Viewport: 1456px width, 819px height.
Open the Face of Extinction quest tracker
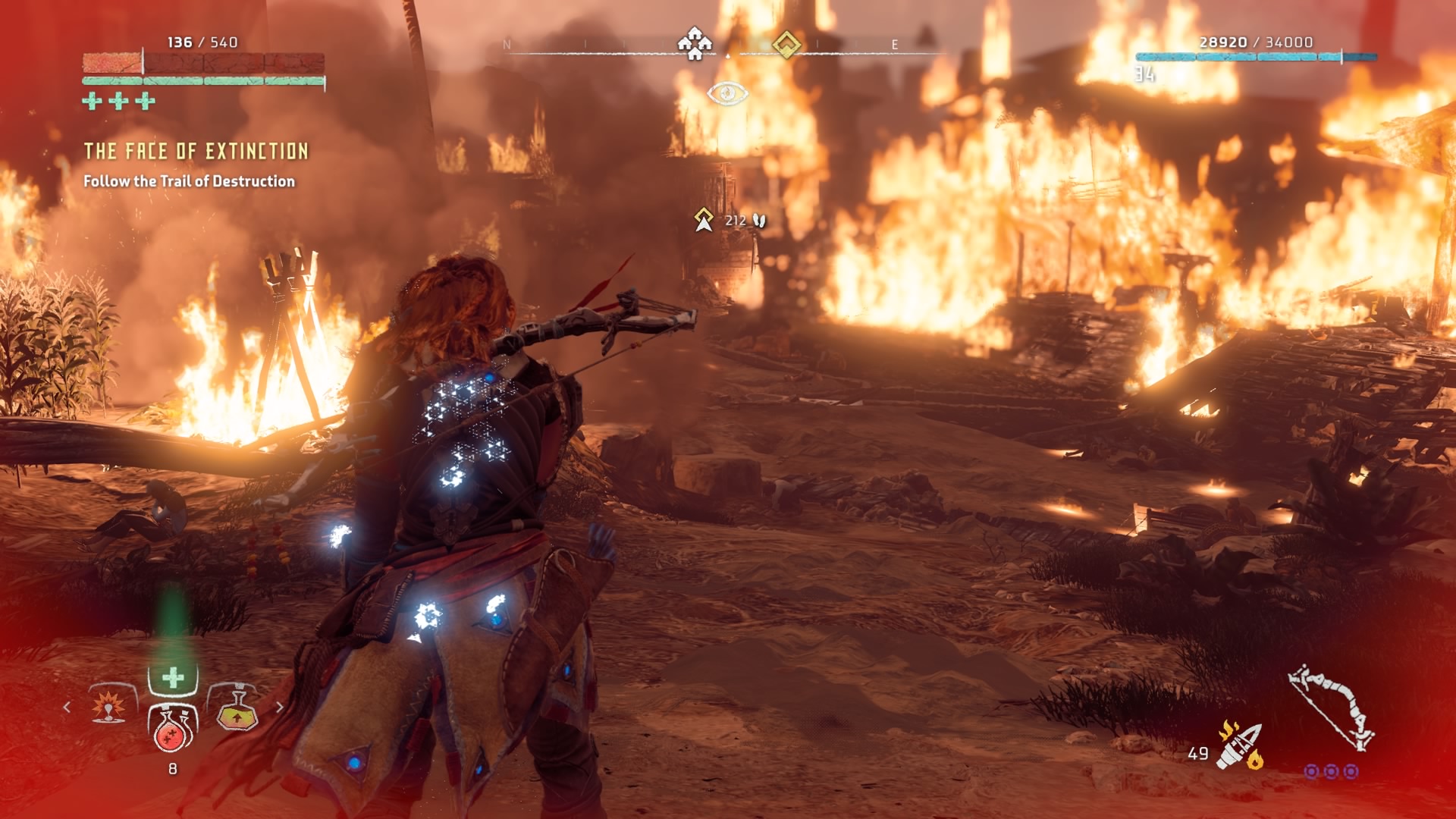[196, 152]
